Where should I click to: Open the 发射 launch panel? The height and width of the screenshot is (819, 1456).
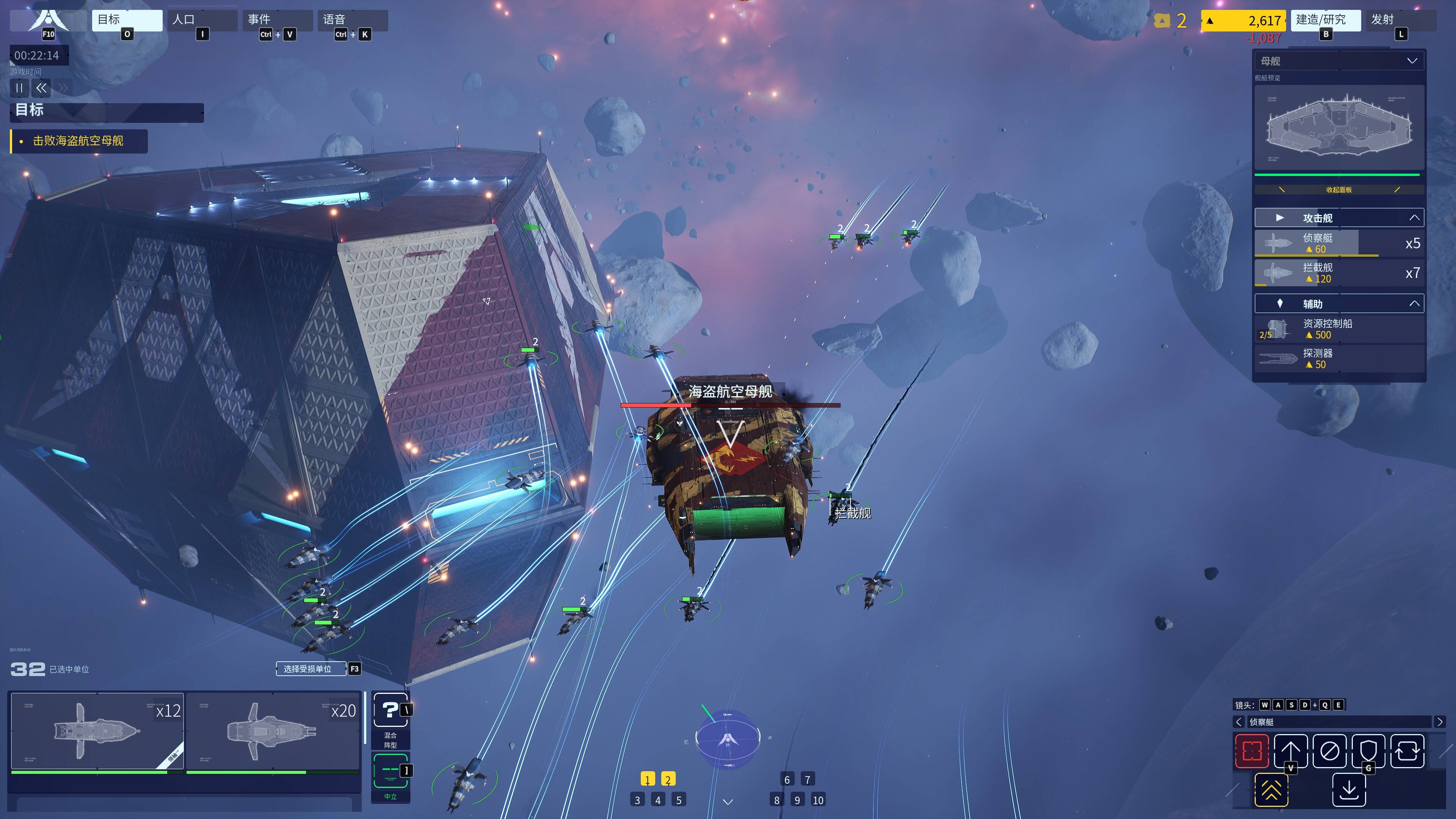point(1400,20)
